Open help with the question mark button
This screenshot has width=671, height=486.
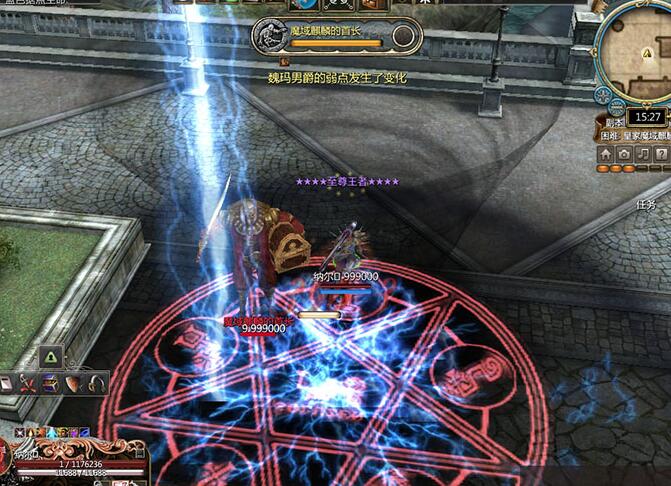663,154
